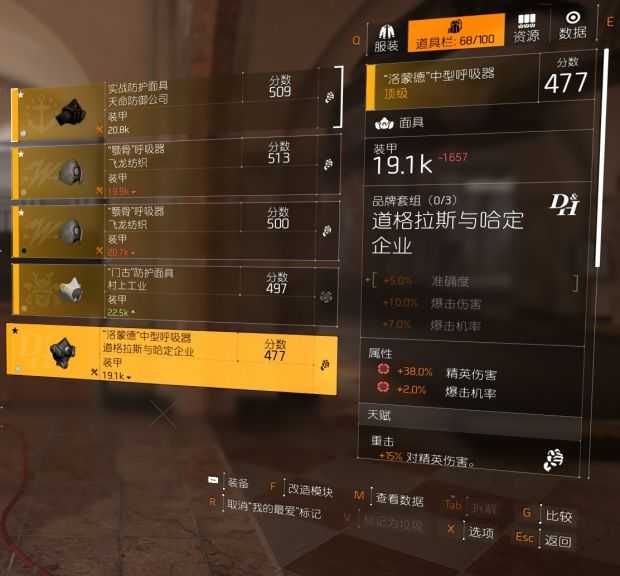Viewport: 620px width, 576px height.
Task: Open the 数据 (Stats) tab
Action: pyautogui.click(x=573, y=26)
